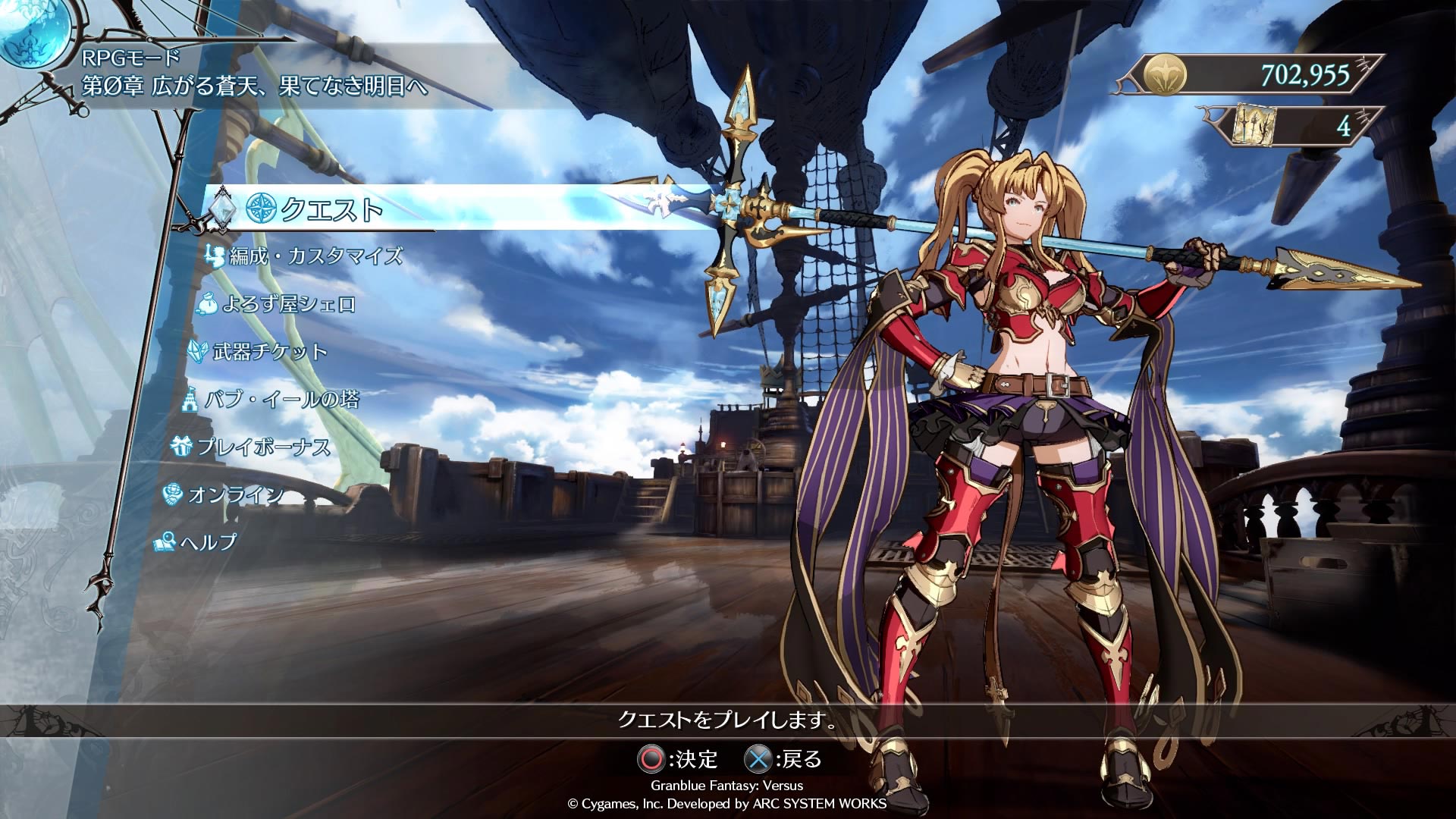Select the globe icon beside オンライン

174,494
